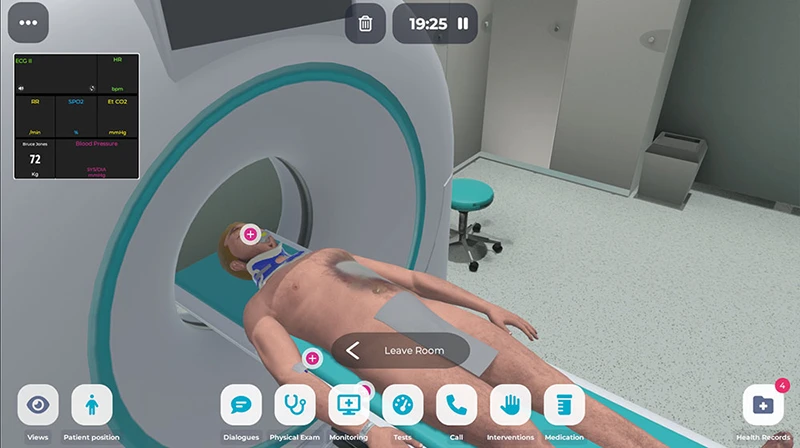Start a Physical Exam
The image size is (800, 448).
click(x=295, y=405)
